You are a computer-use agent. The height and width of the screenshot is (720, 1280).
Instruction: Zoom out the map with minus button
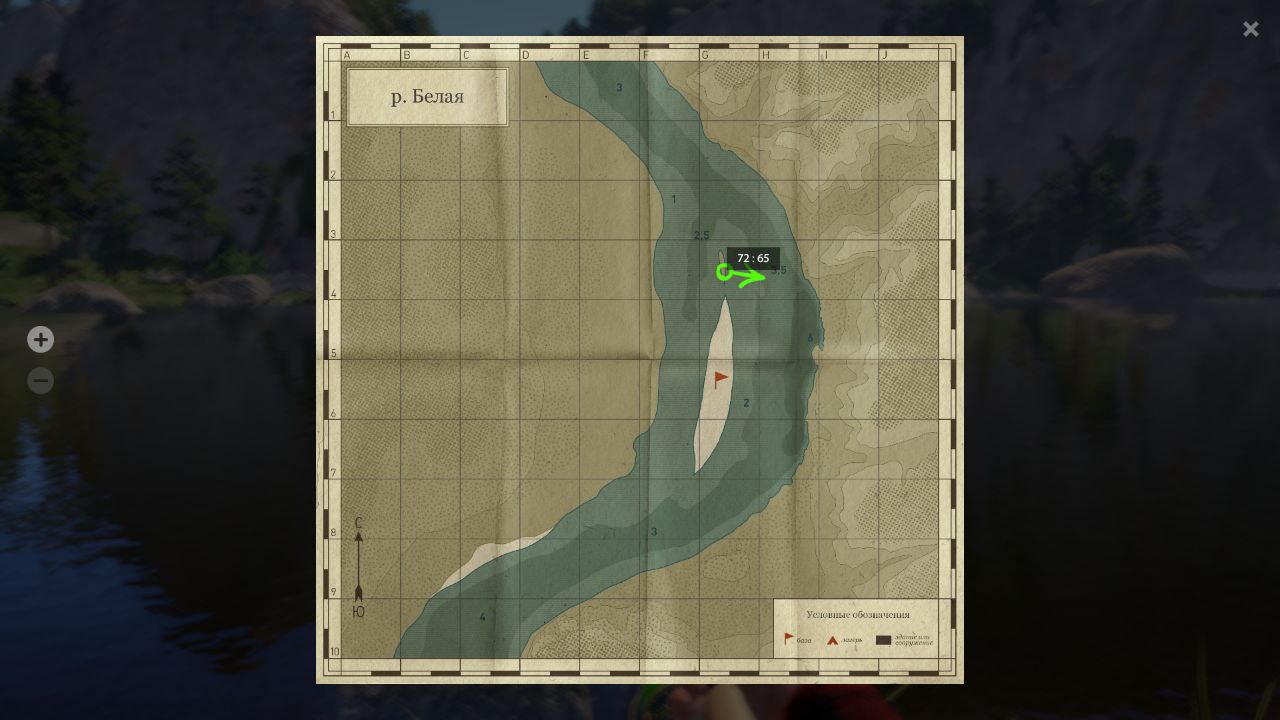(x=40, y=381)
